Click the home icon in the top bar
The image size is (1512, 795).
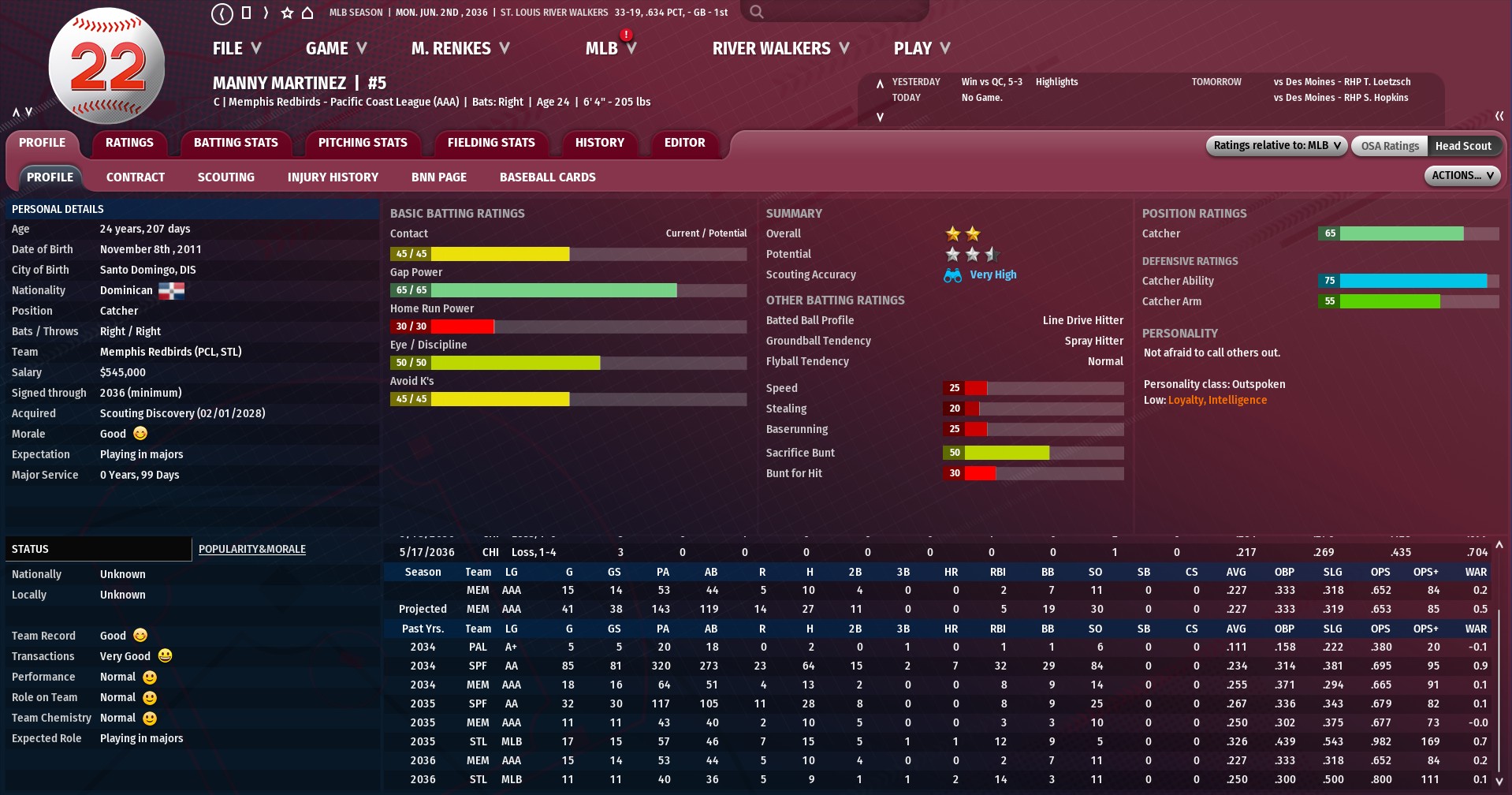pos(307,13)
